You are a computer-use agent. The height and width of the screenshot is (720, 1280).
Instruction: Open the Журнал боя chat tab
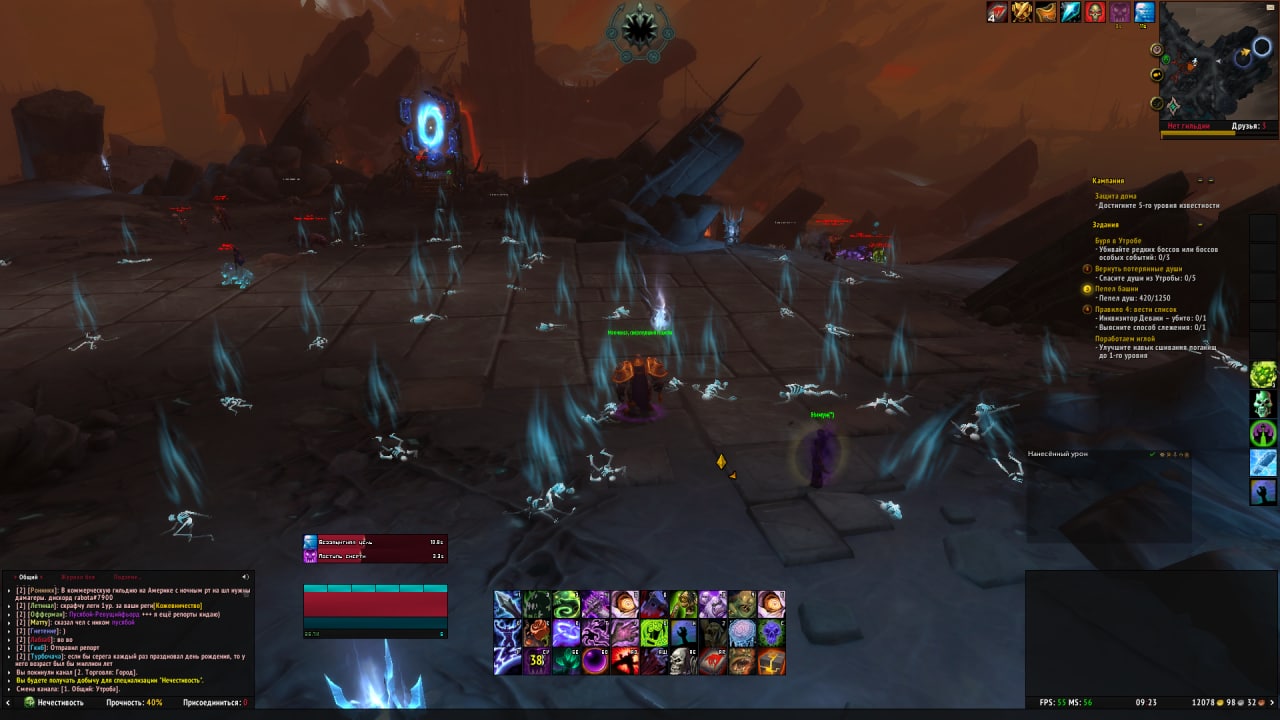[78, 577]
